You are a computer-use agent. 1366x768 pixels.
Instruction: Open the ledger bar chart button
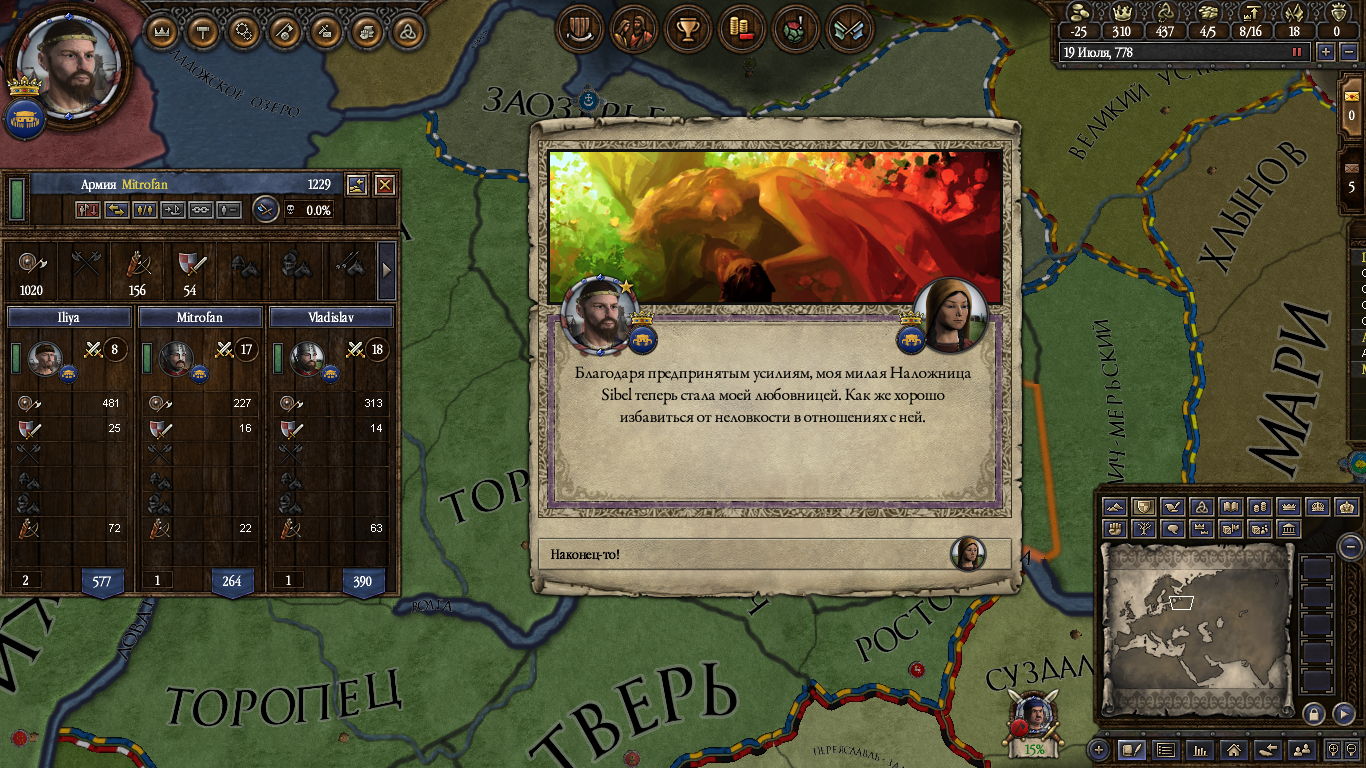coord(1199,749)
